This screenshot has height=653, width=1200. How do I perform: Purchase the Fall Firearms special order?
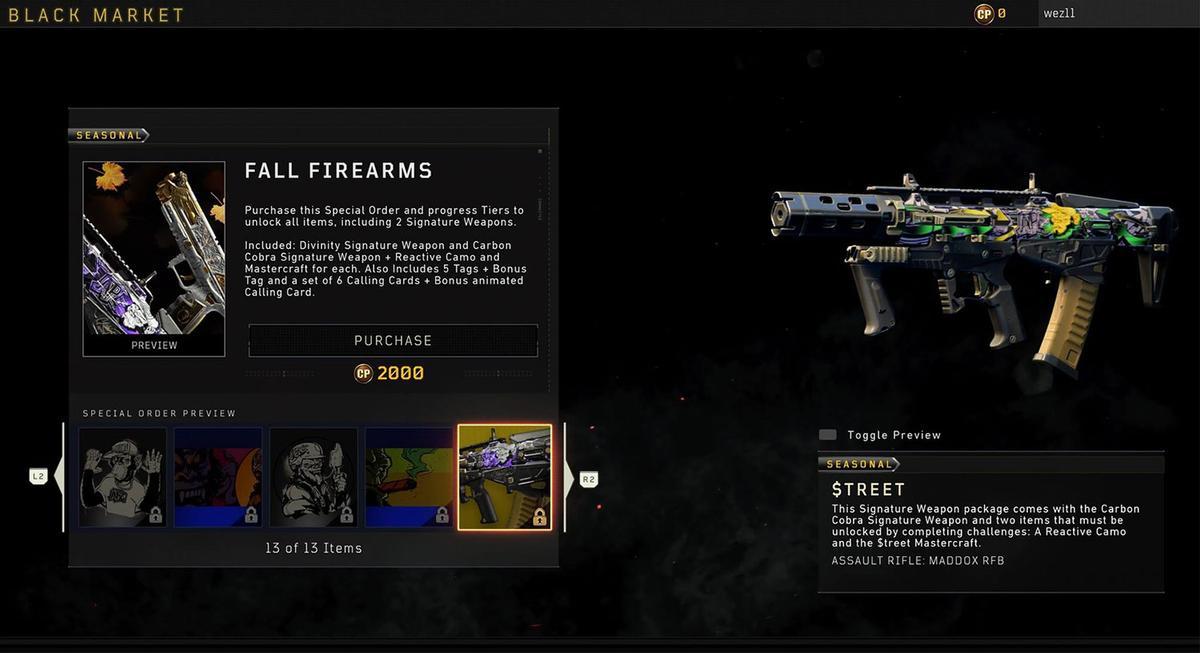[x=393, y=340]
